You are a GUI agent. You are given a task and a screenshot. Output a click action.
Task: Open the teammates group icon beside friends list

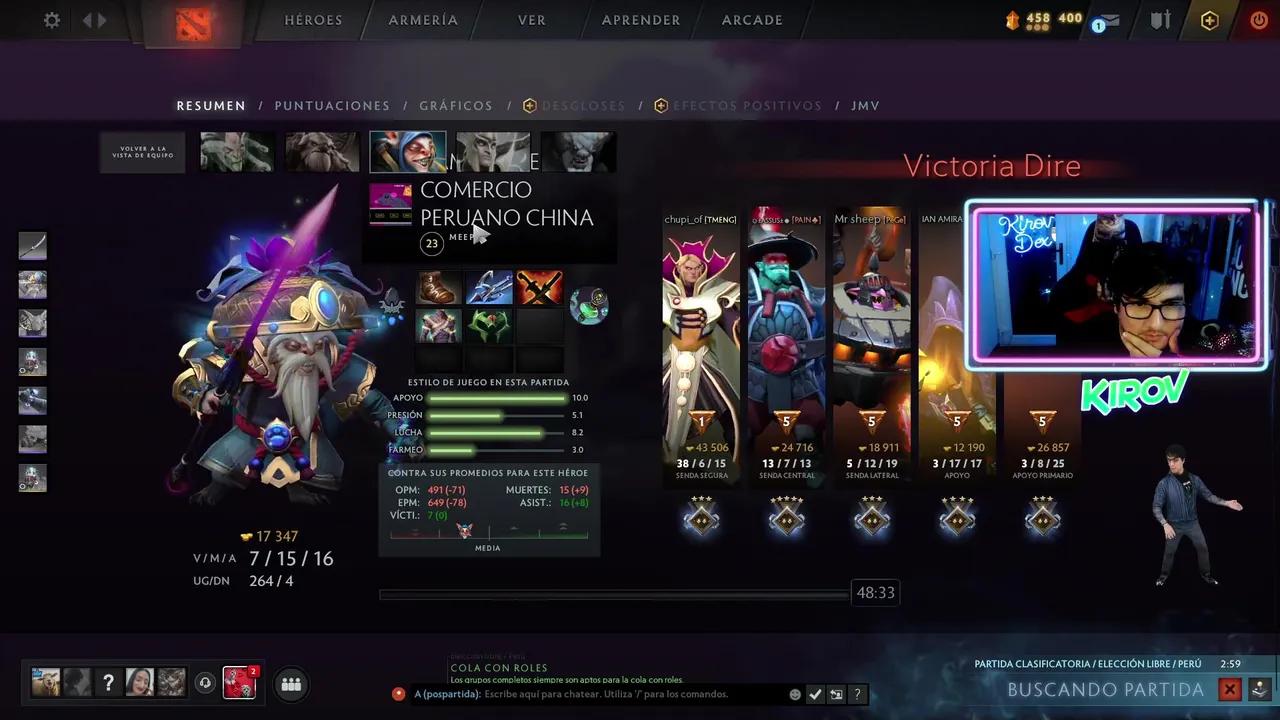290,683
